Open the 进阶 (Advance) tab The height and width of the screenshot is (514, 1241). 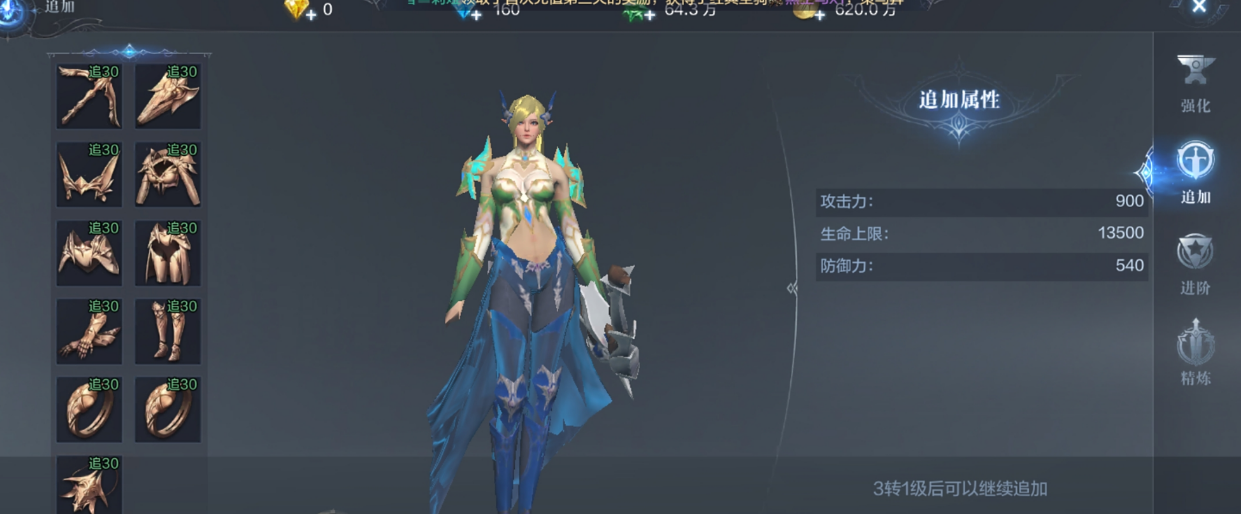[x=1195, y=264]
